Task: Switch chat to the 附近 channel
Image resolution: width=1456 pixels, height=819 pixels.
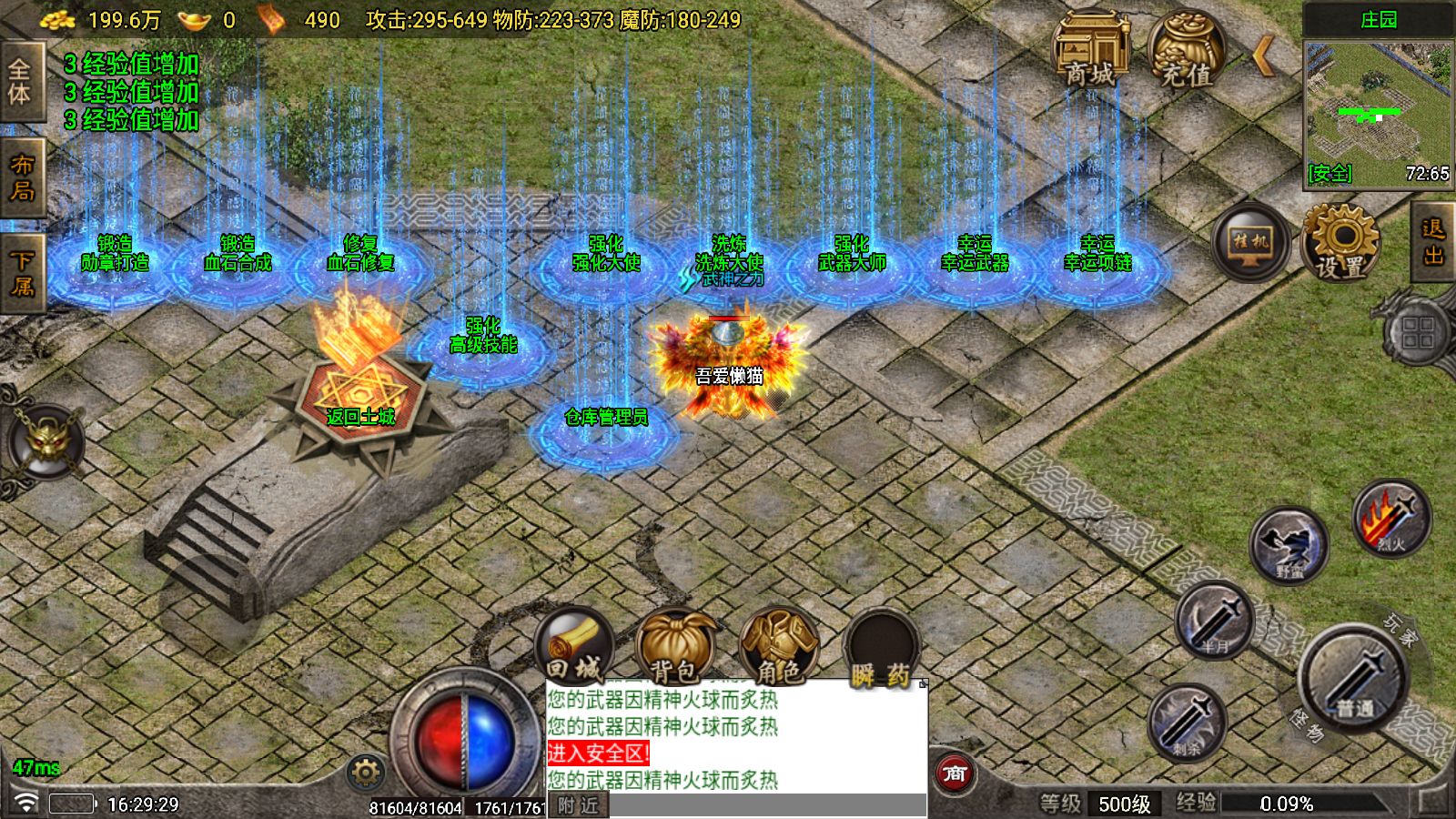Action: 579,805
